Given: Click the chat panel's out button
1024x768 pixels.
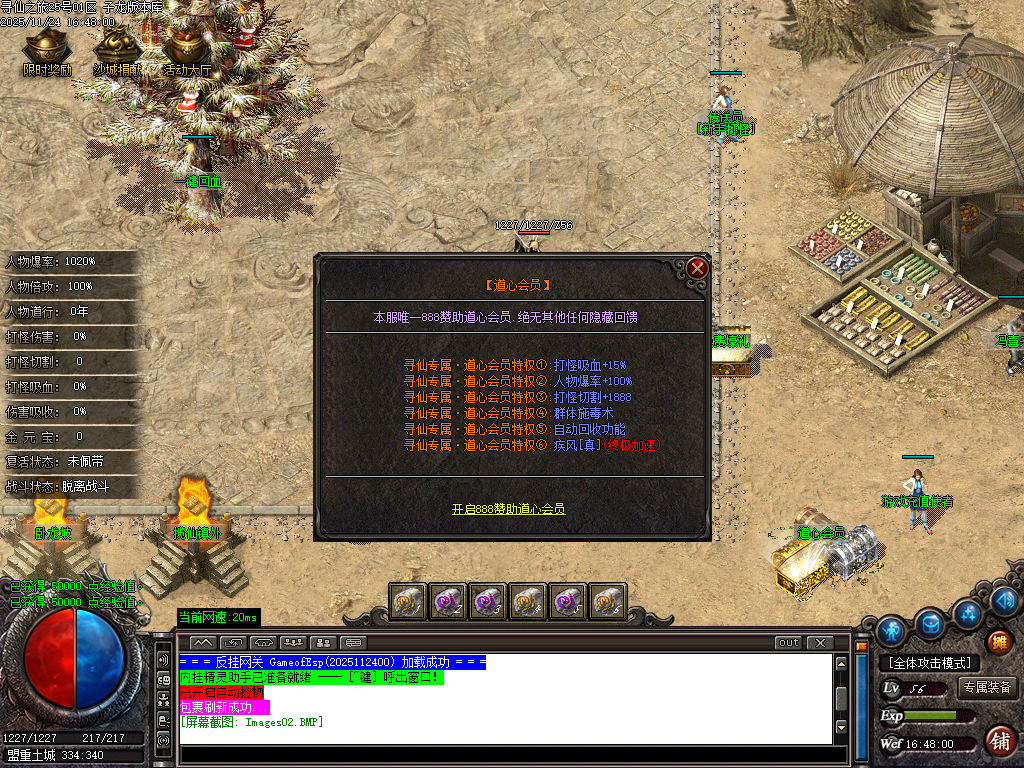Looking at the screenshot, I should click(788, 642).
